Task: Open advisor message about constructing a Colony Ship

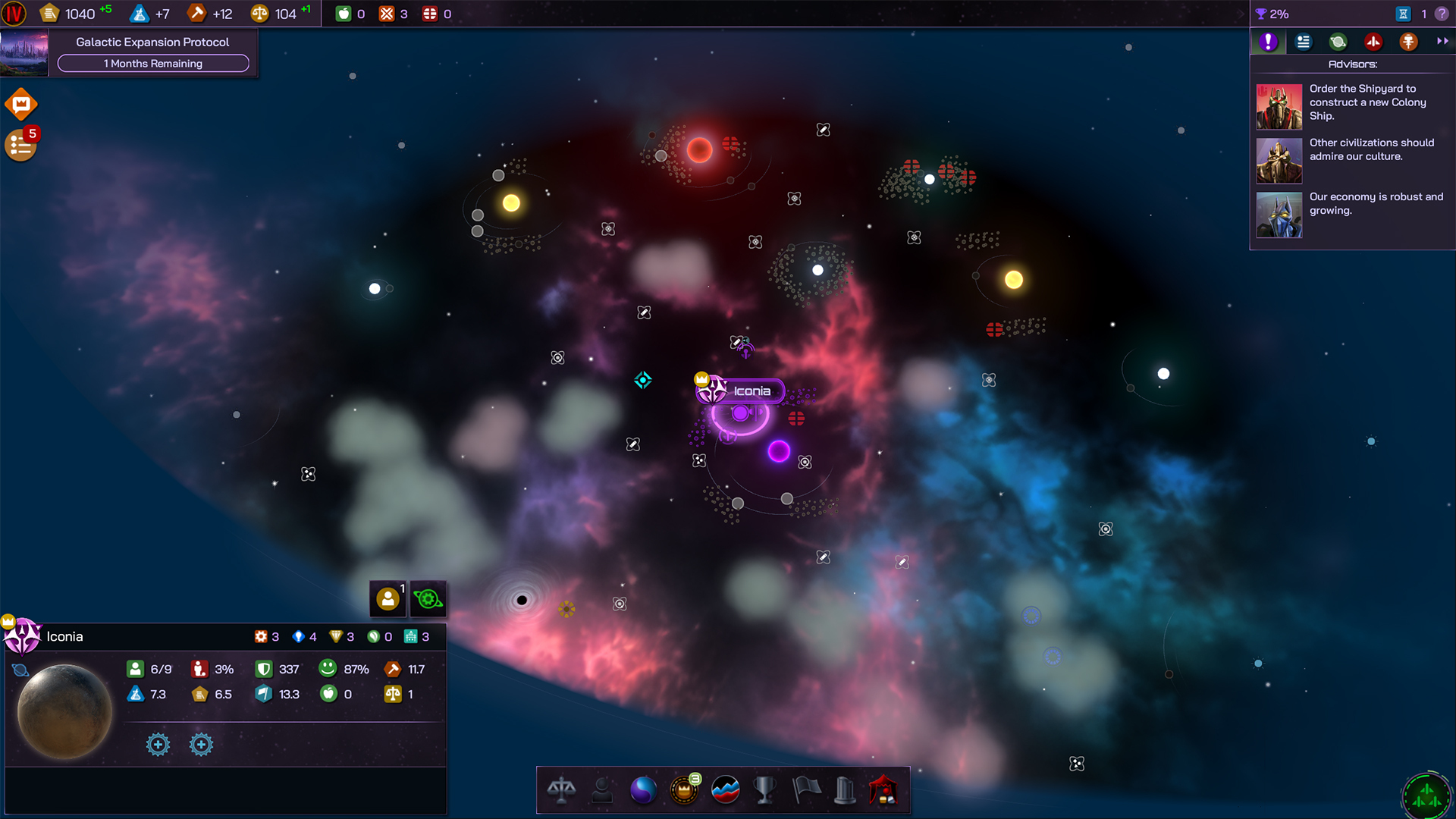Action: [1352, 106]
